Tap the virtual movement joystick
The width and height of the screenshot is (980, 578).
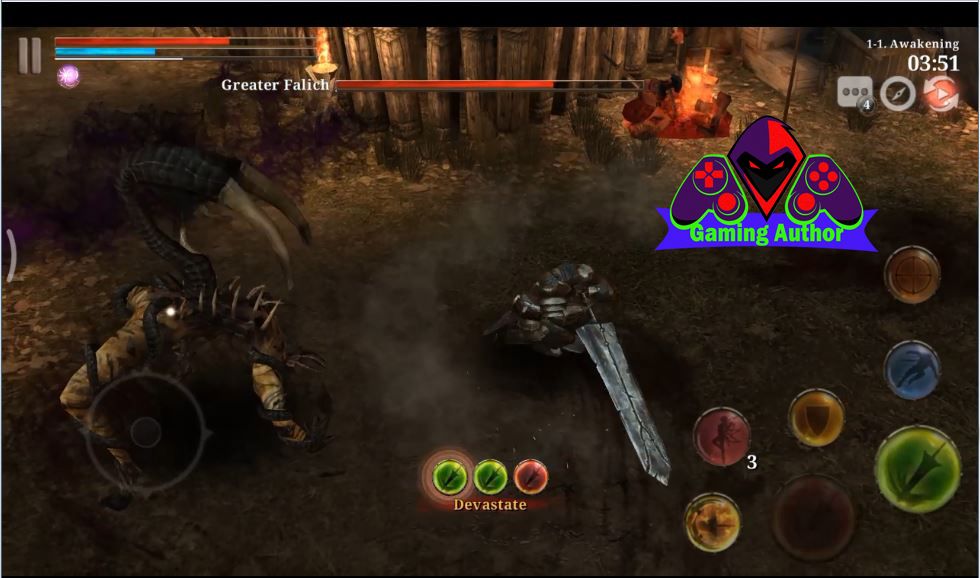coord(146,432)
